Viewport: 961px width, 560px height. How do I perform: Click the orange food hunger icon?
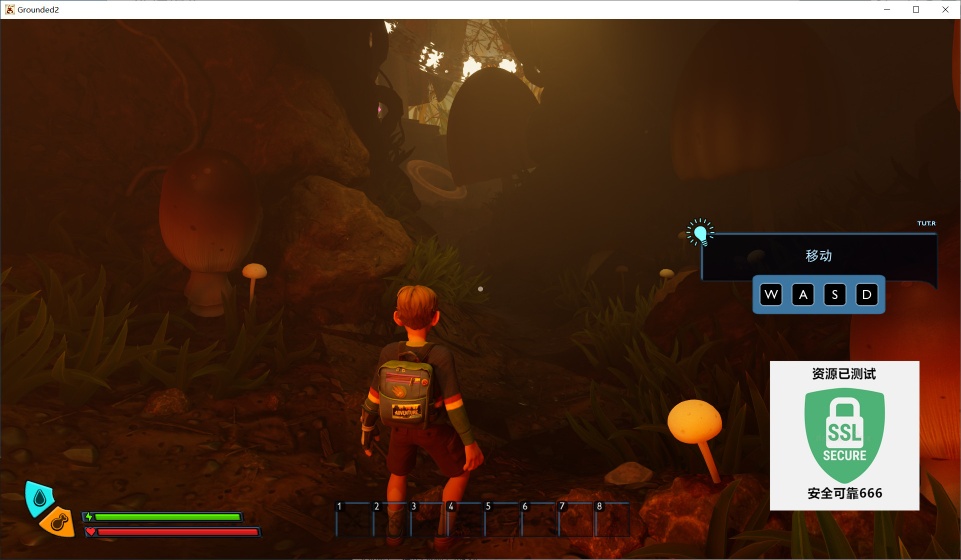pyautogui.click(x=59, y=522)
